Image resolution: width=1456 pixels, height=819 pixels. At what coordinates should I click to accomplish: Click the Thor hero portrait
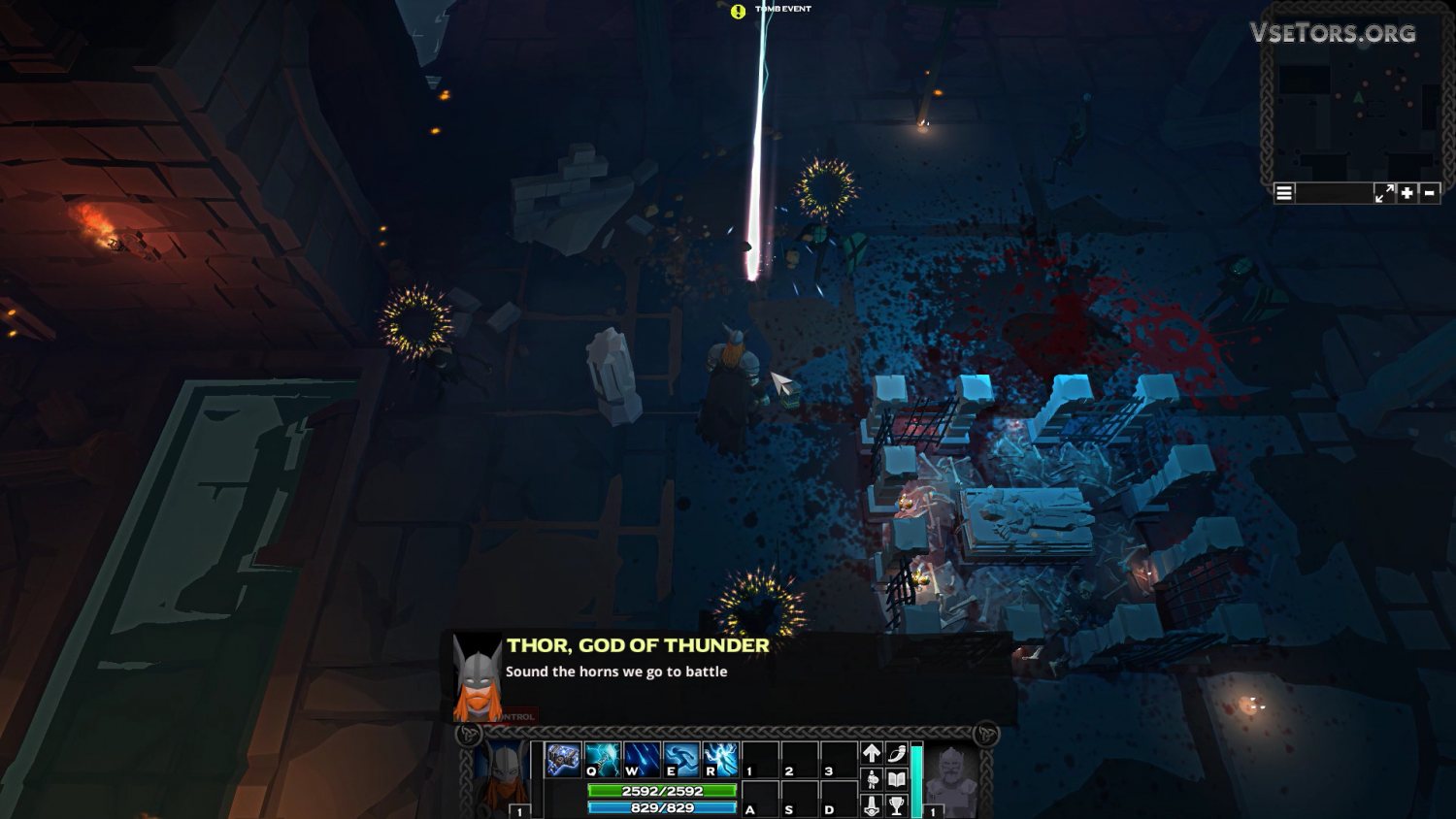tap(504, 774)
